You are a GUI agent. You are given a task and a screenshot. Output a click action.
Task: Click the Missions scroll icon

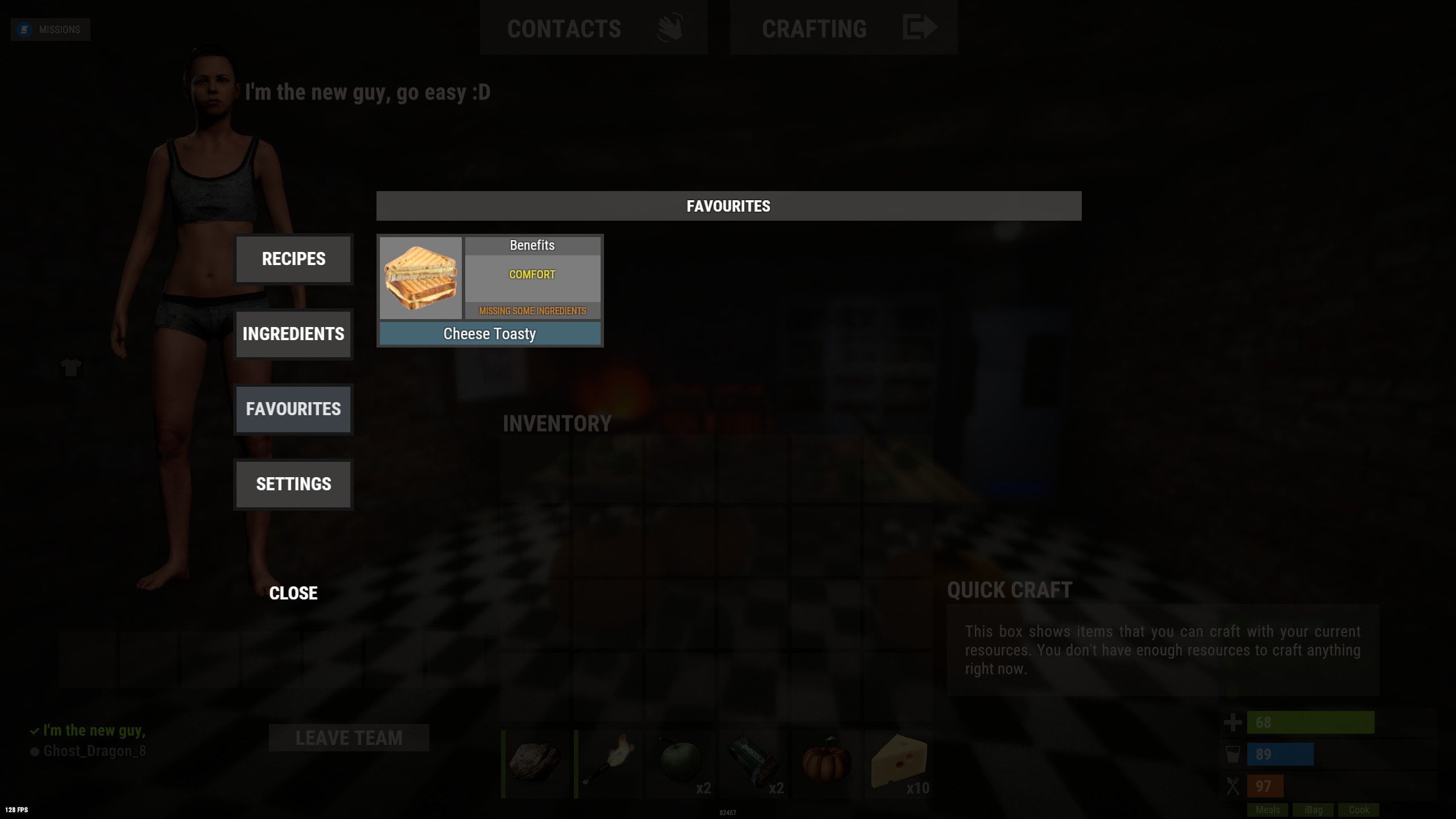[24, 28]
